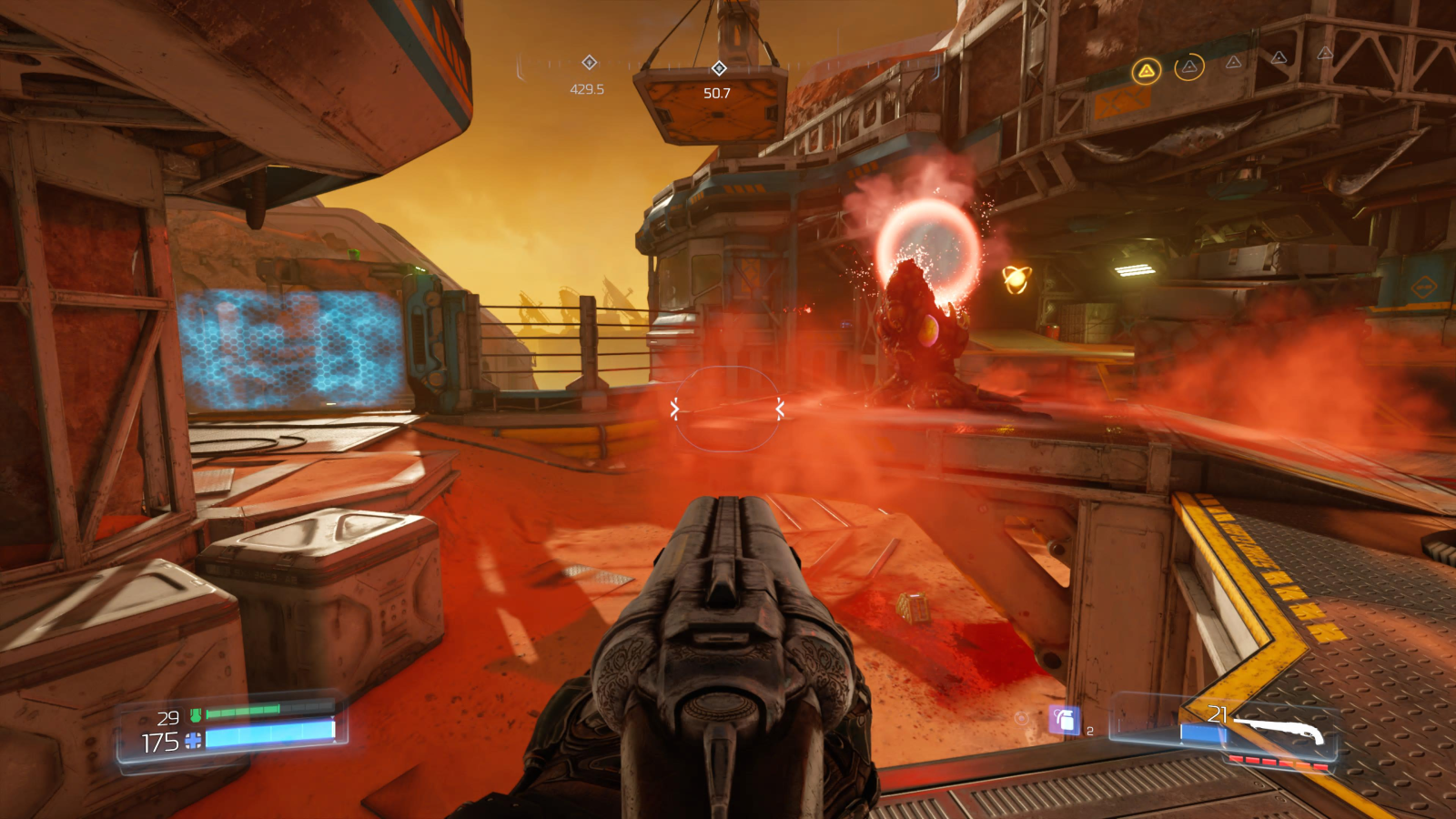1456x819 pixels.
Task: Select the objective marker labeled 50.7
Action: tap(719, 68)
